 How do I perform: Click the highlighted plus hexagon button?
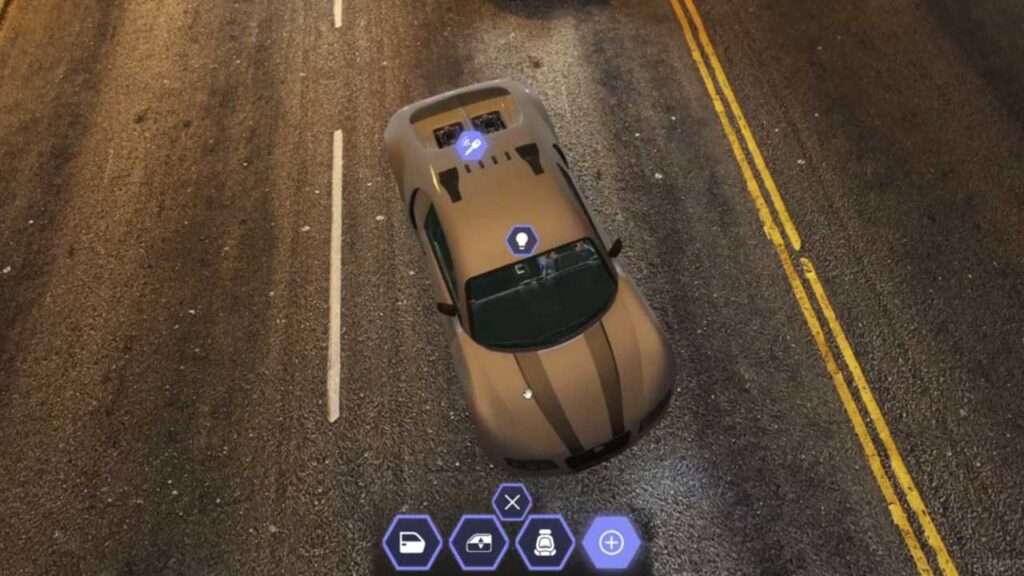click(611, 543)
